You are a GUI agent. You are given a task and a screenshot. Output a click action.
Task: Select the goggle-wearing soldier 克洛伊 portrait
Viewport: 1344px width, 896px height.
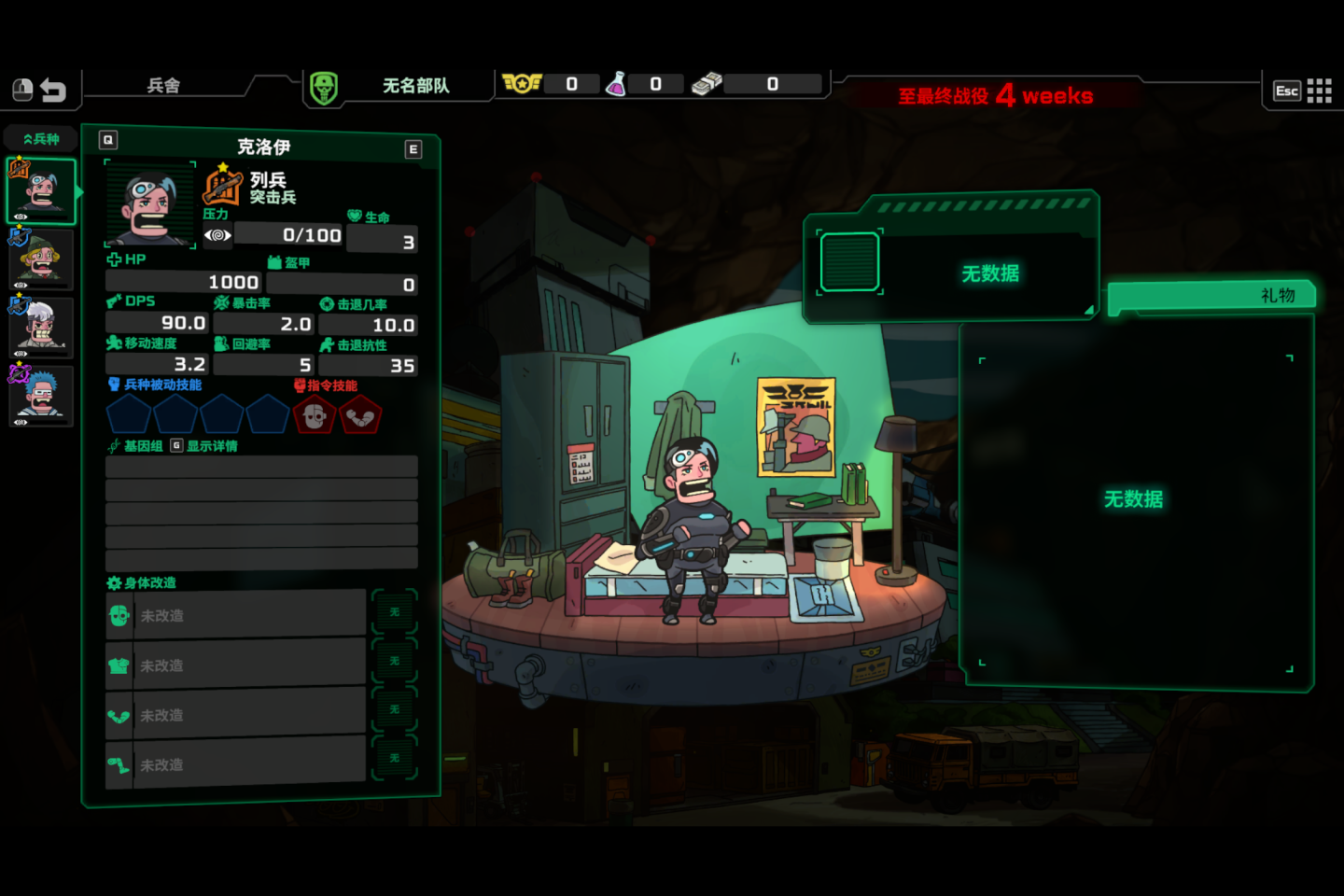(x=41, y=191)
